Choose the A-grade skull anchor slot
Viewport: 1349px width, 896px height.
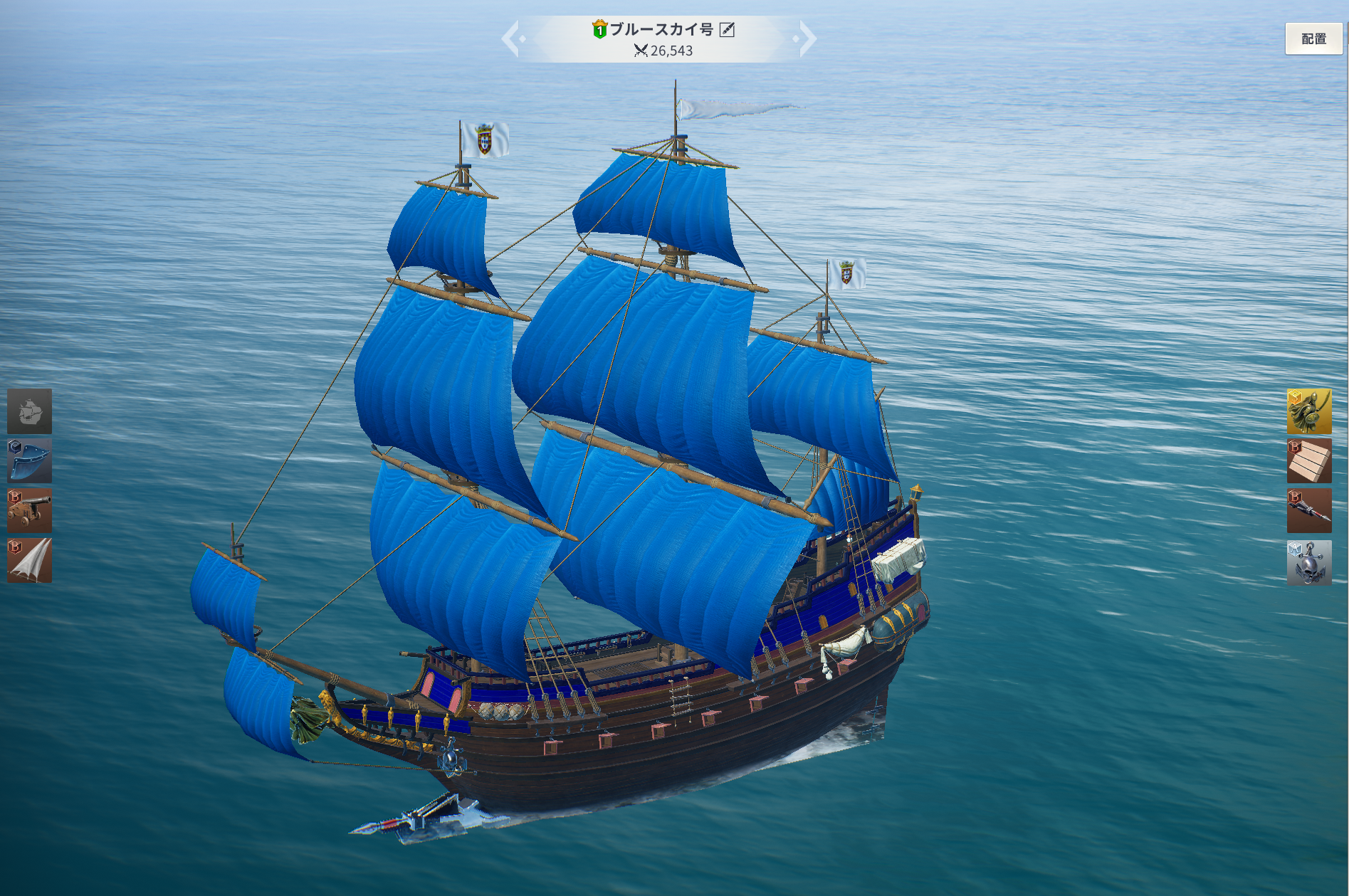pyautogui.click(x=1308, y=562)
